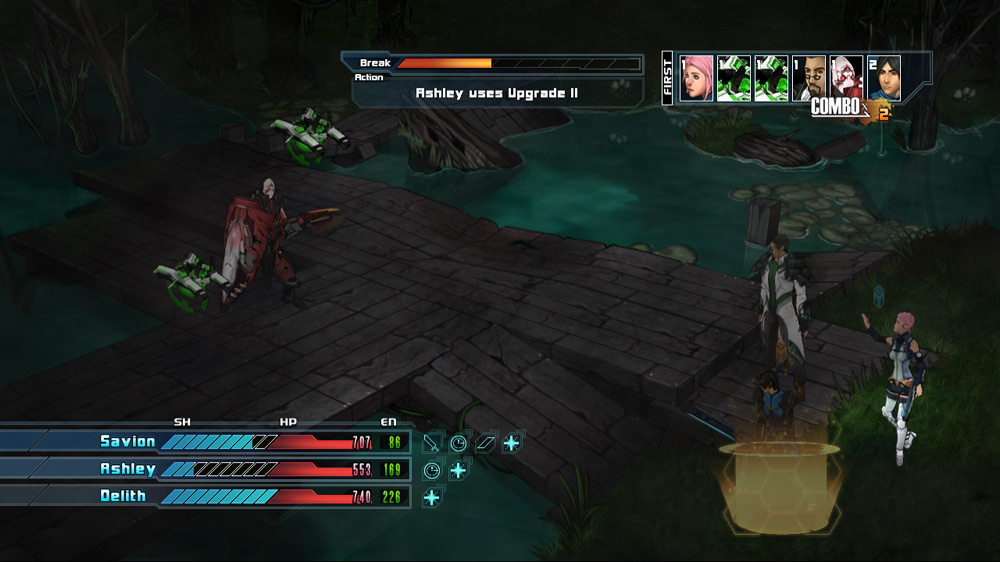The width and height of the screenshot is (1000, 562).
Task: Inspect Savion's sparkle status icon
Action: tap(511, 442)
